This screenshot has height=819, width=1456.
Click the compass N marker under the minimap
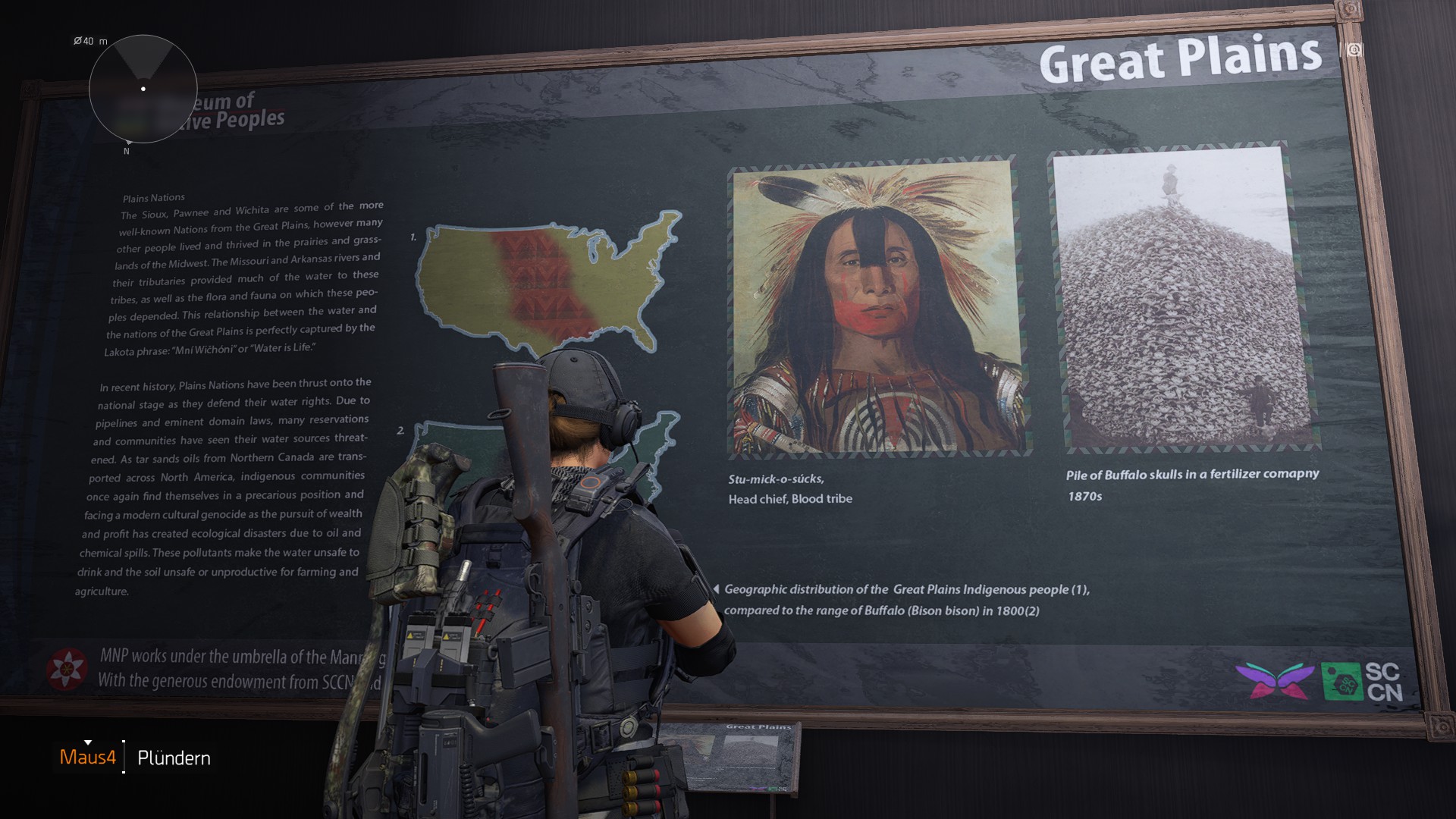click(x=126, y=152)
